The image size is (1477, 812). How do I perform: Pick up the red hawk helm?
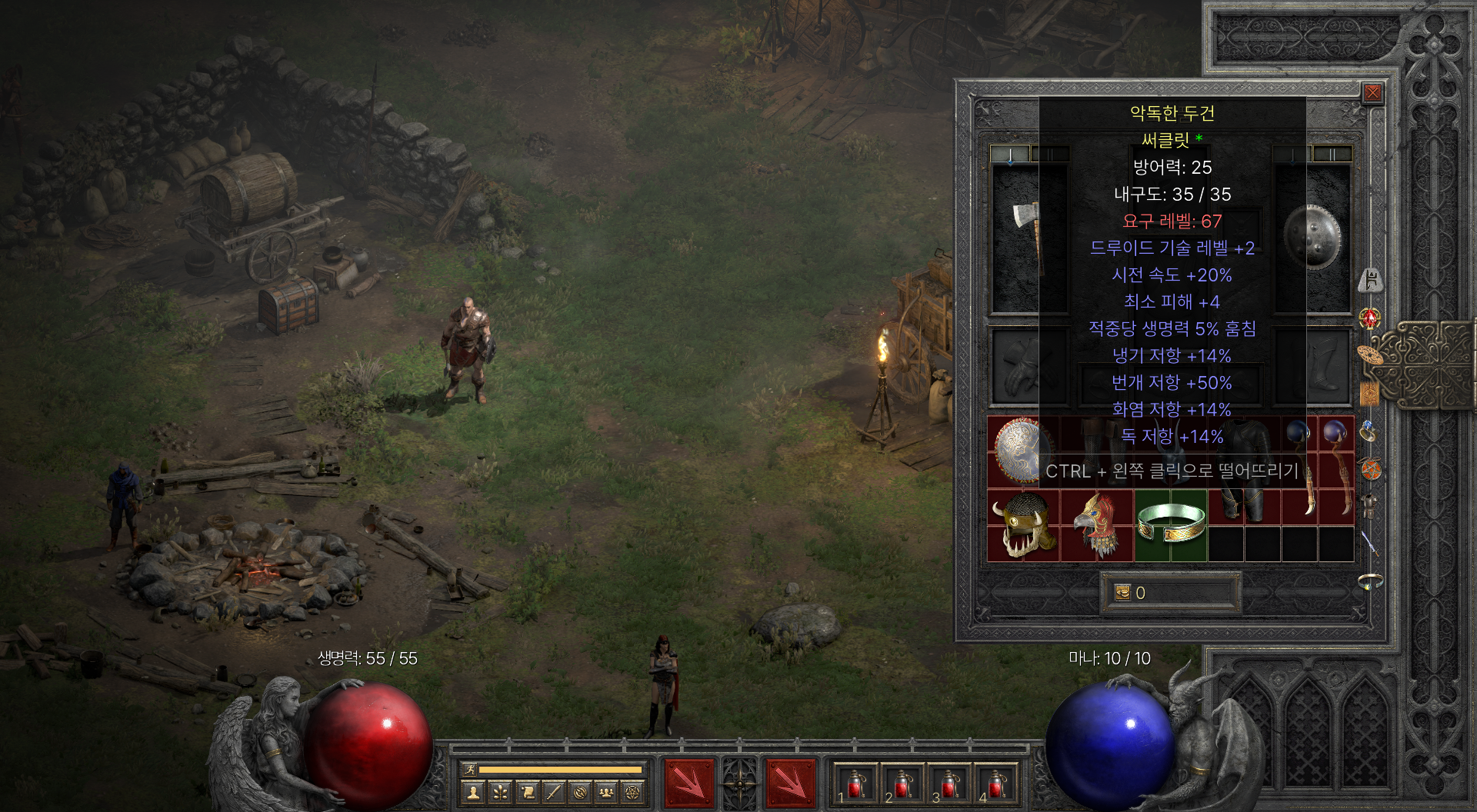tap(1097, 525)
